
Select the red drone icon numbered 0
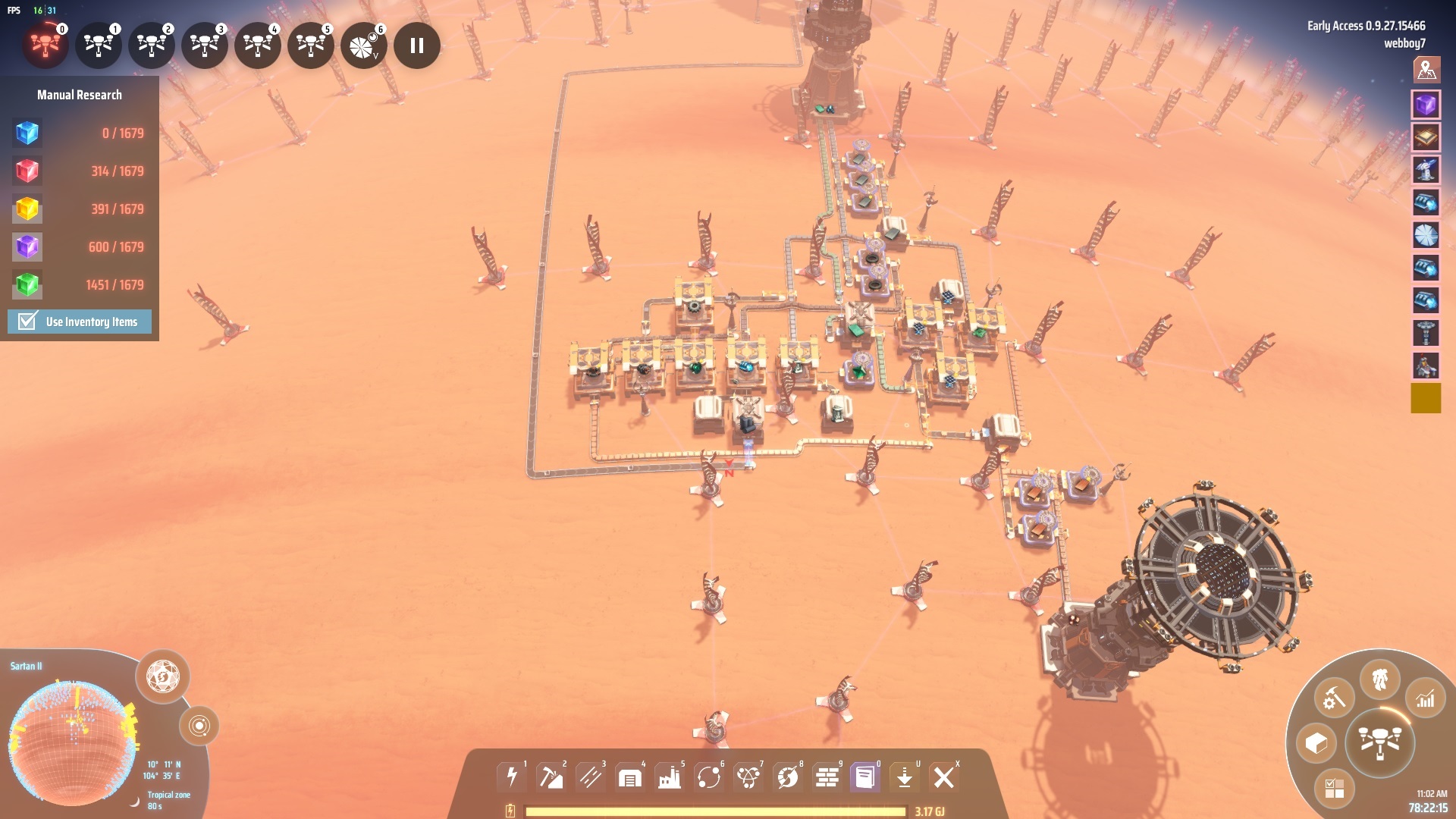(x=45, y=46)
